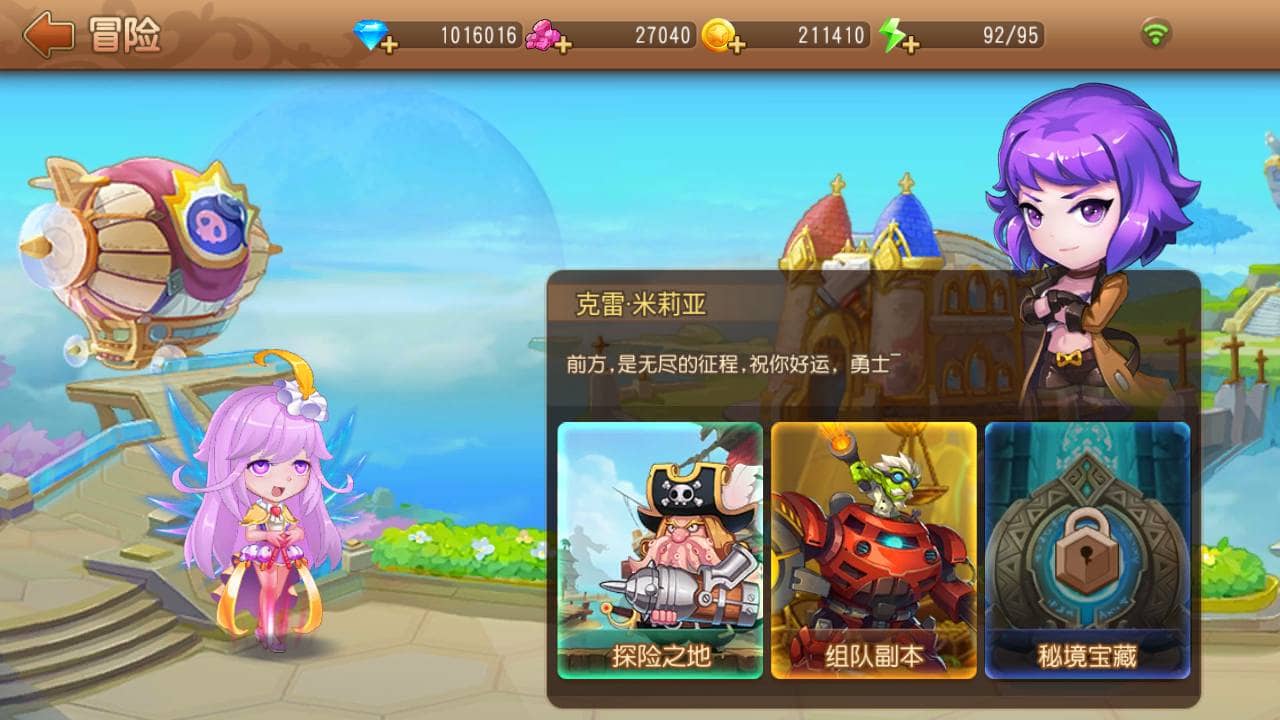Enter the 组队副本 team dungeon
The height and width of the screenshot is (720, 1280).
click(x=873, y=550)
